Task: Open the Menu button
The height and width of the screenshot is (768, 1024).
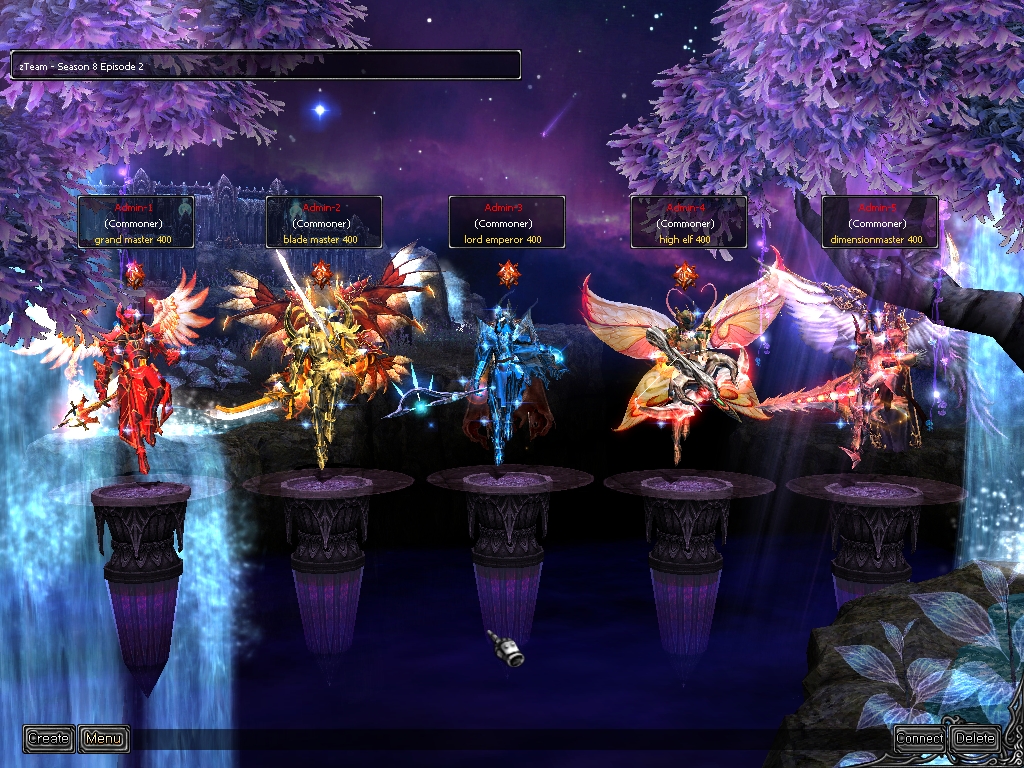Action: click(104, 739)
